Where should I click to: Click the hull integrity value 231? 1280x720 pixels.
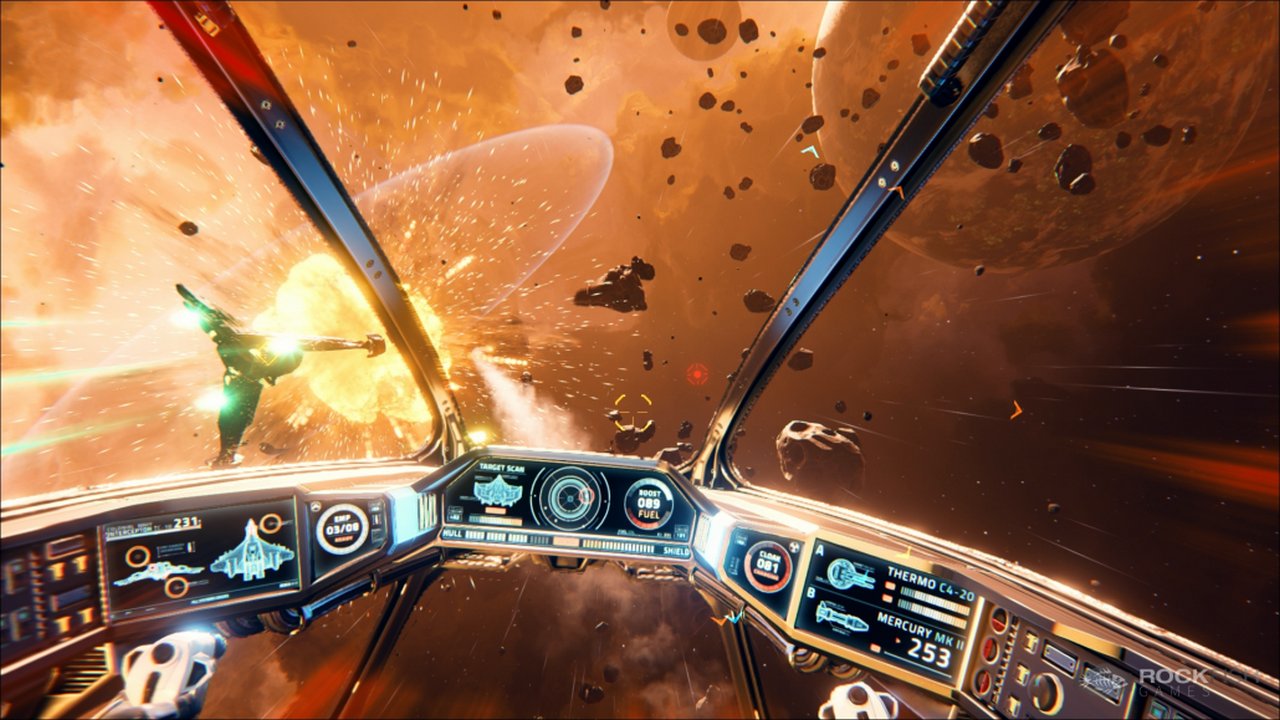click(x=184, y=522)
